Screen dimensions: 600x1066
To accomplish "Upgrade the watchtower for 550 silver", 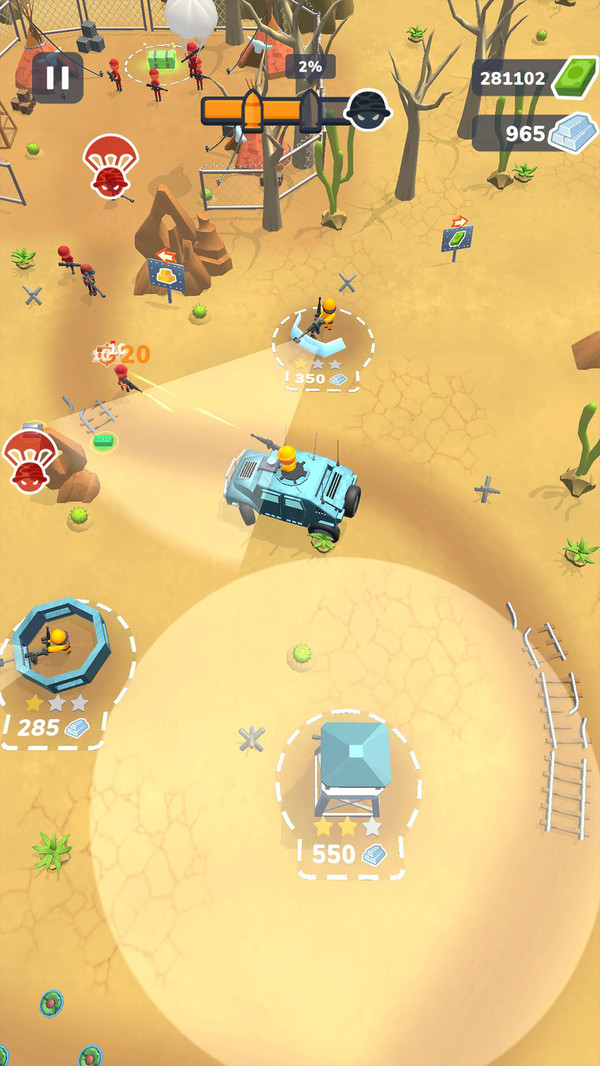I will tap(348, 854).
